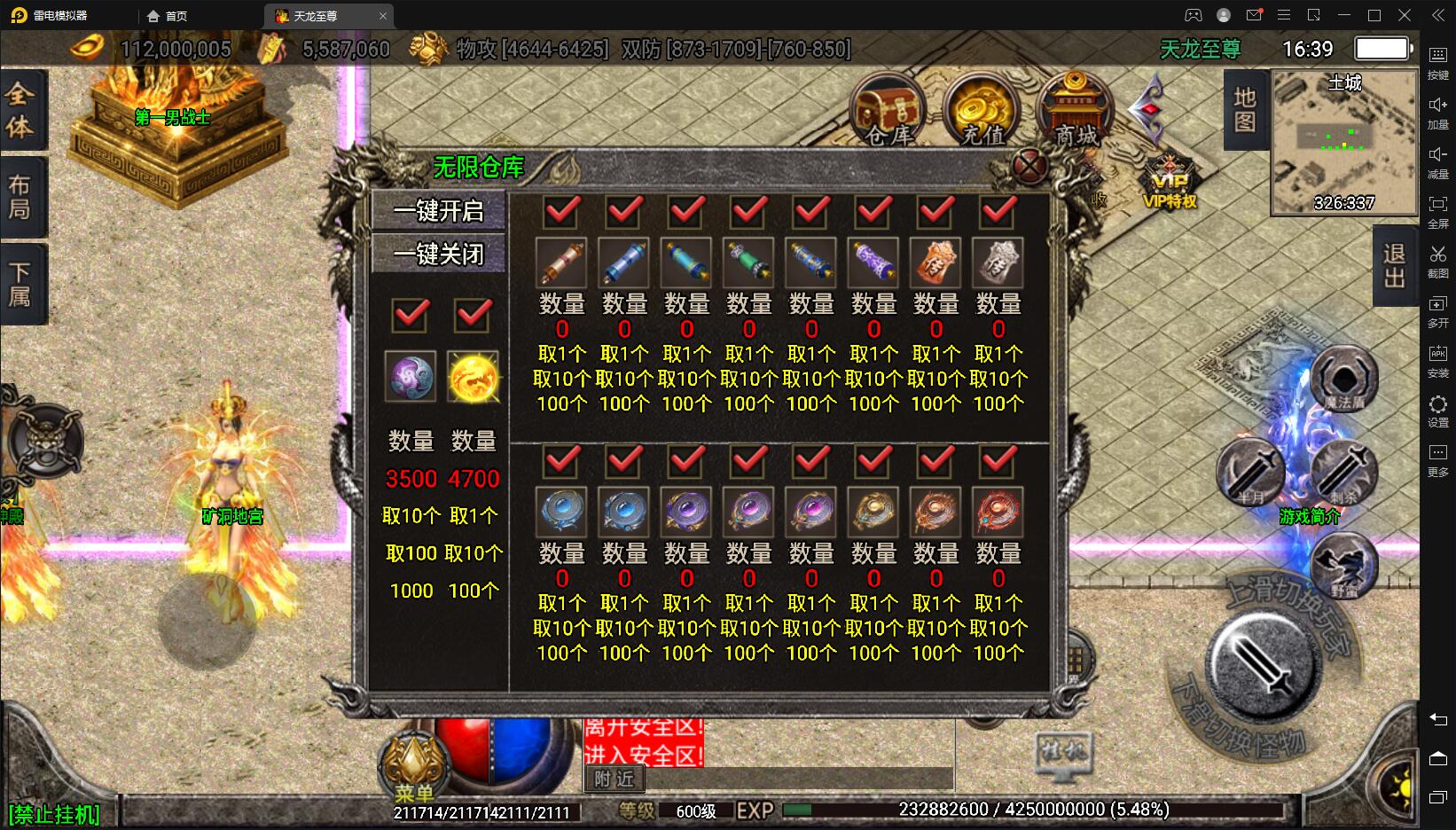Close the 天龙至尊 emulator tab
This screenshot has width=1456, height=830.
click(x=383, y=16)
